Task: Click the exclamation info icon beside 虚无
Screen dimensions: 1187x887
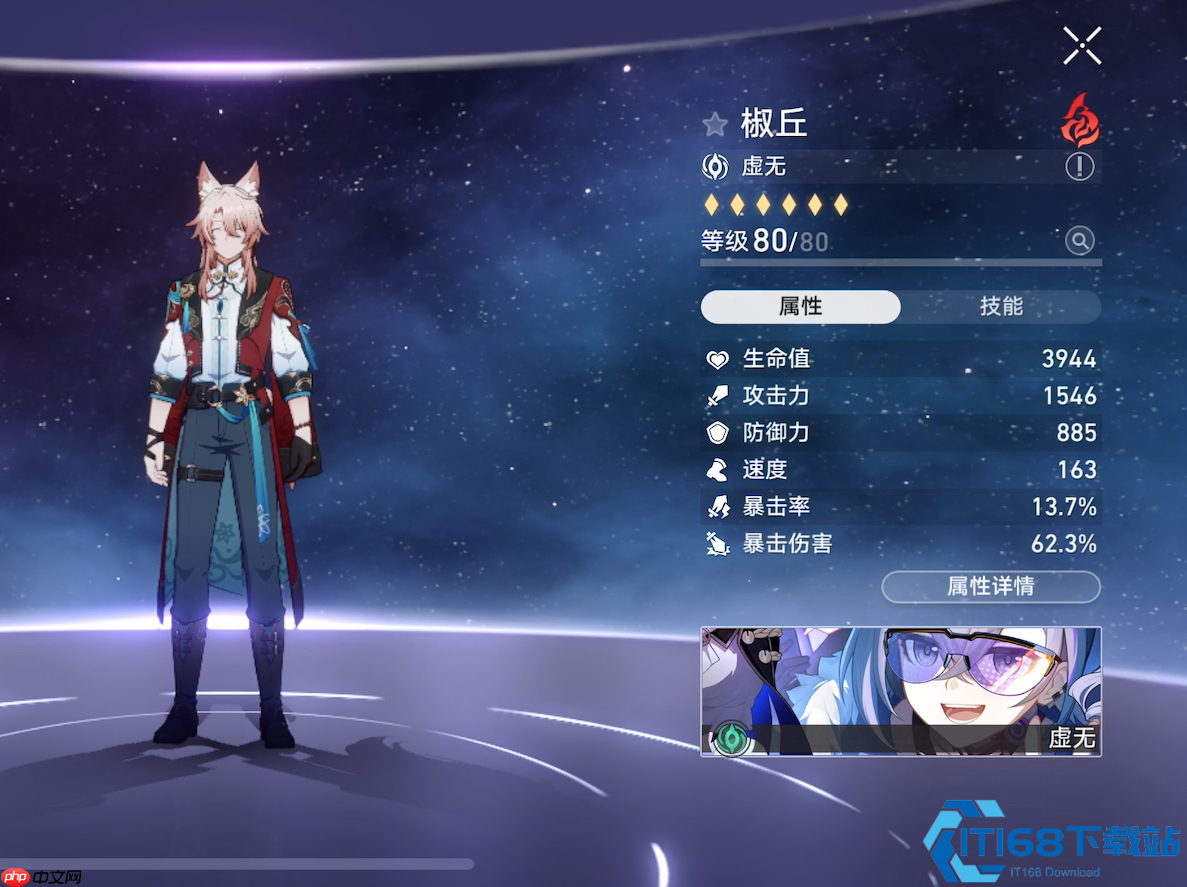Action: (1079, 166)
